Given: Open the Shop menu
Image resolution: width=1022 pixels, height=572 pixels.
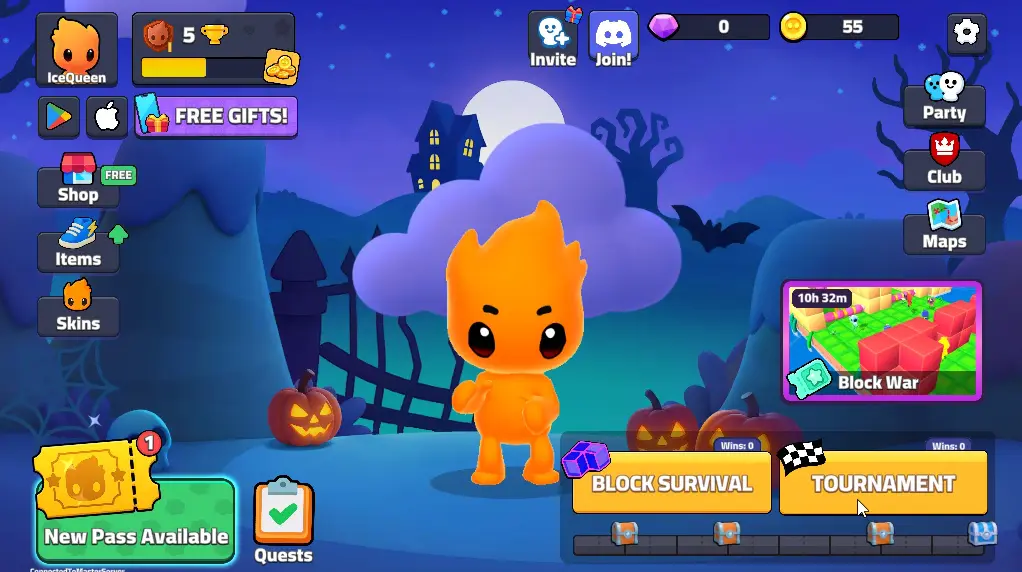Looking at the screenshot, I should (78, 186).
